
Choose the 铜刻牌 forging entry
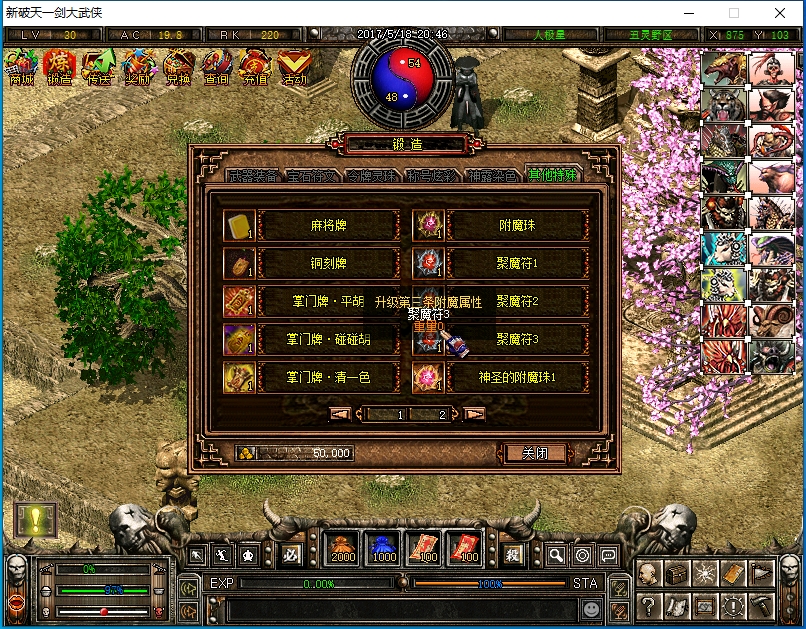(323, 263)
